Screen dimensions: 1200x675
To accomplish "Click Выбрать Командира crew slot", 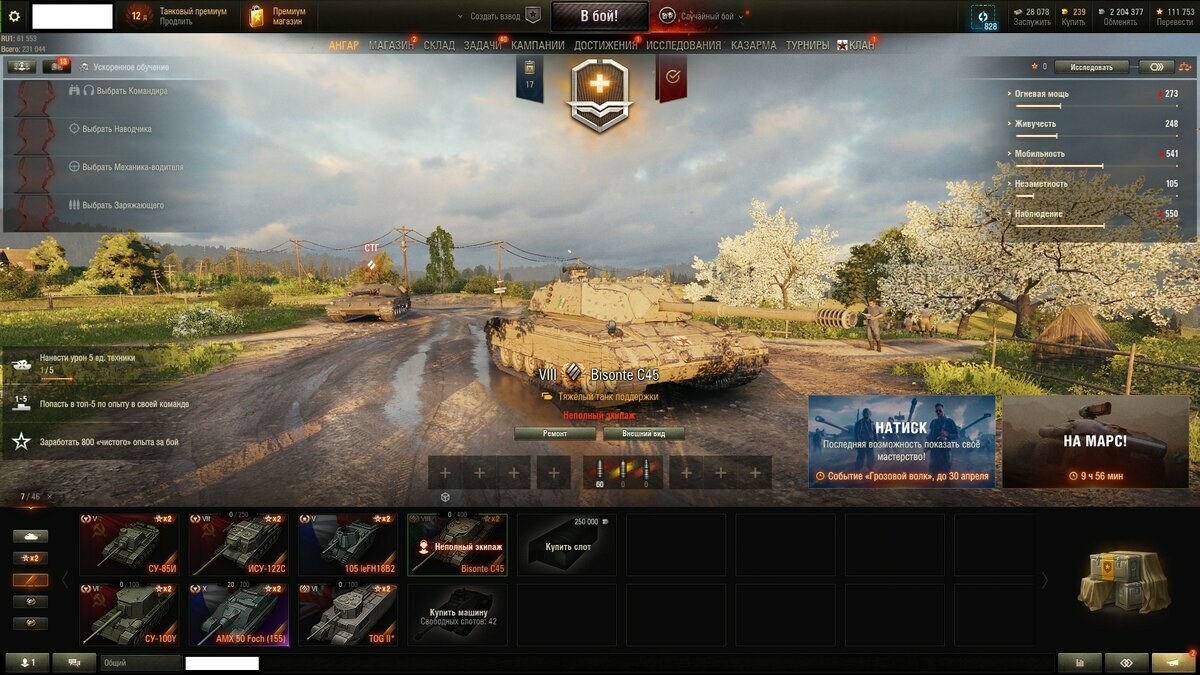I will click(124, 91).
